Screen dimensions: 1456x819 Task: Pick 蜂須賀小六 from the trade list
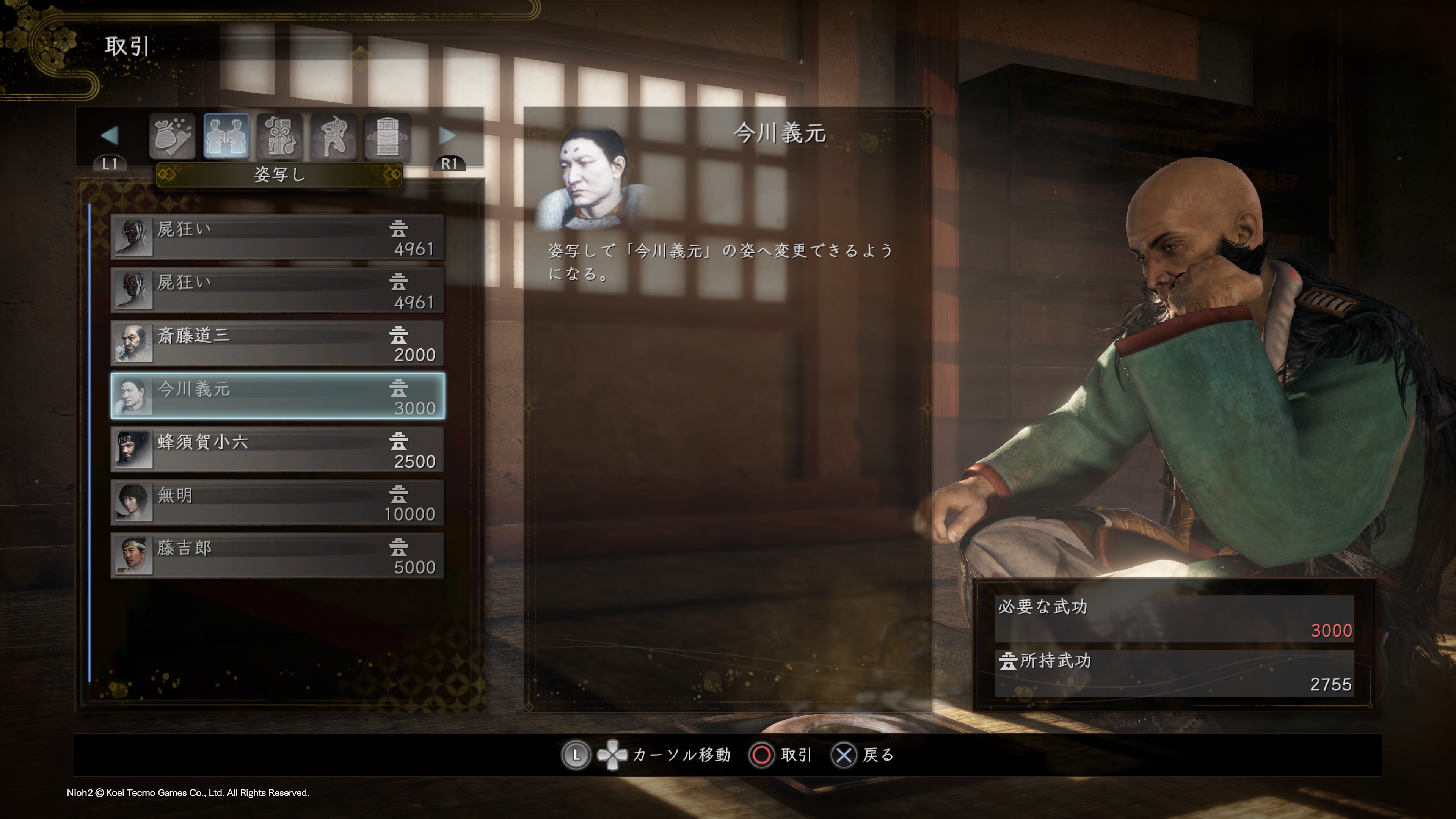click(277, 450)
